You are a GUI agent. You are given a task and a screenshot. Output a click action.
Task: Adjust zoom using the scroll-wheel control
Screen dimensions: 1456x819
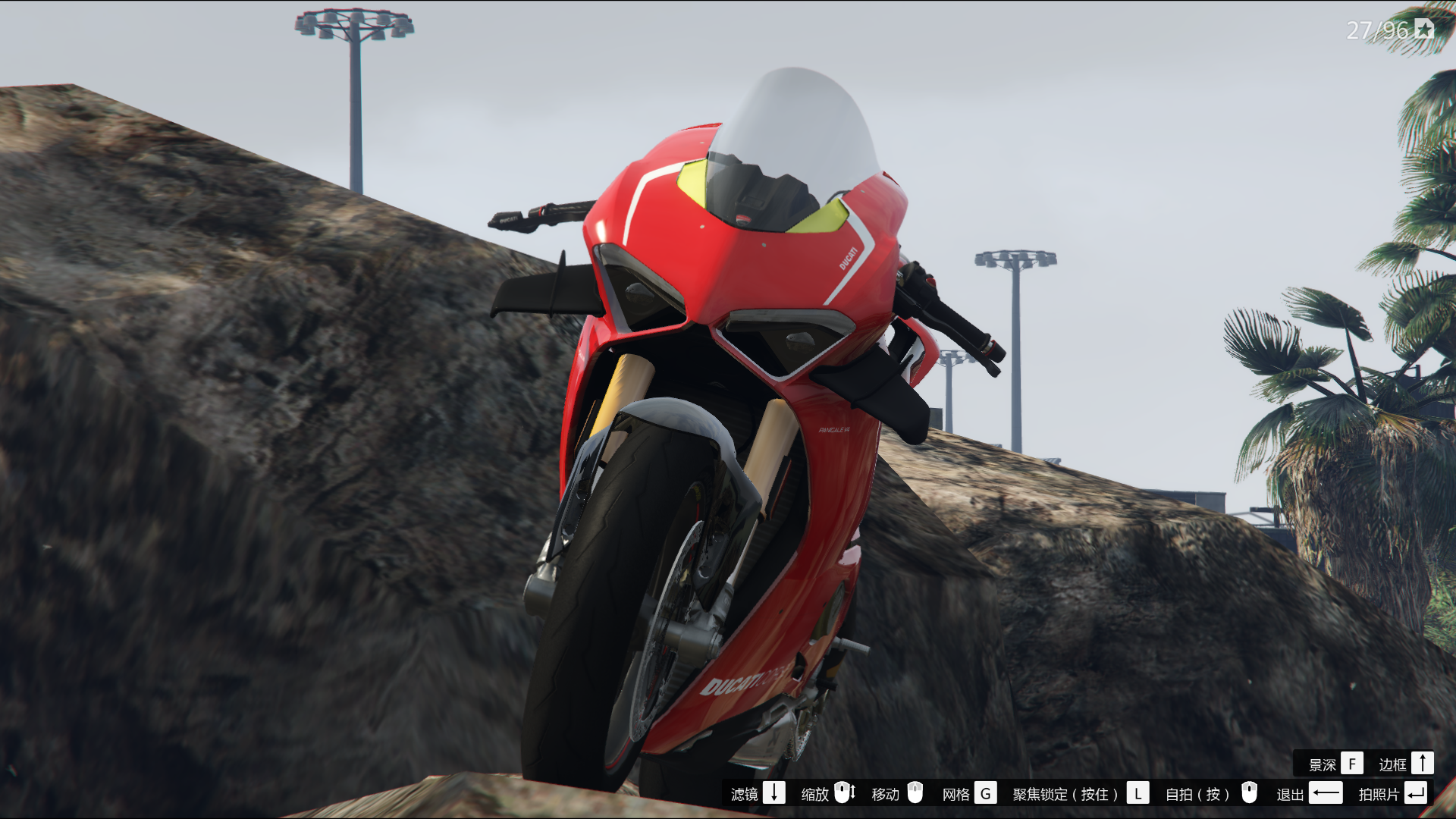843,795
